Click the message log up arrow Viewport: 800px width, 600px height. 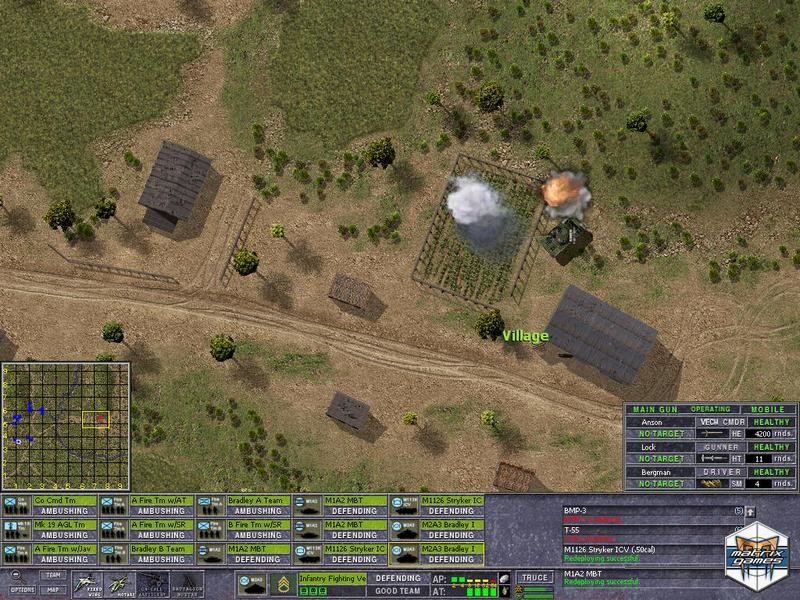[x=750, y=512]
